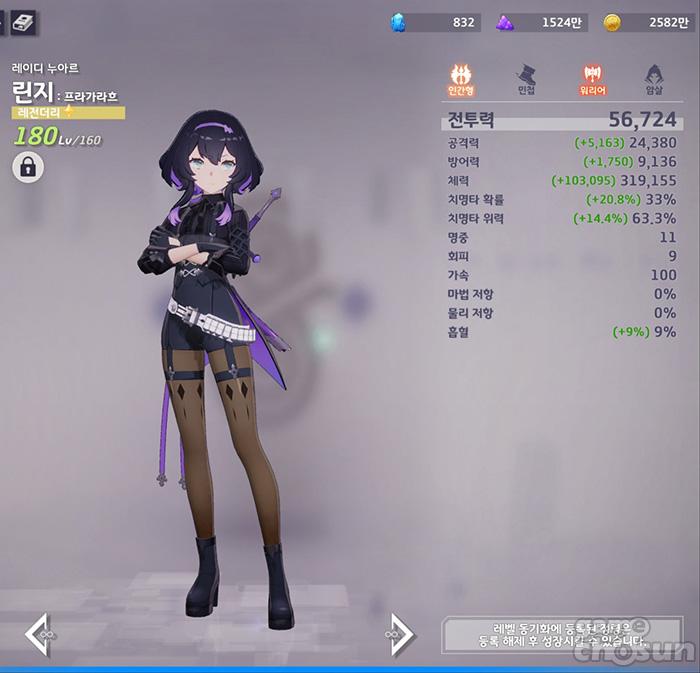Tap the gold coin currency icon
This screenshot has width=700, height=673.
coord(612,22)
